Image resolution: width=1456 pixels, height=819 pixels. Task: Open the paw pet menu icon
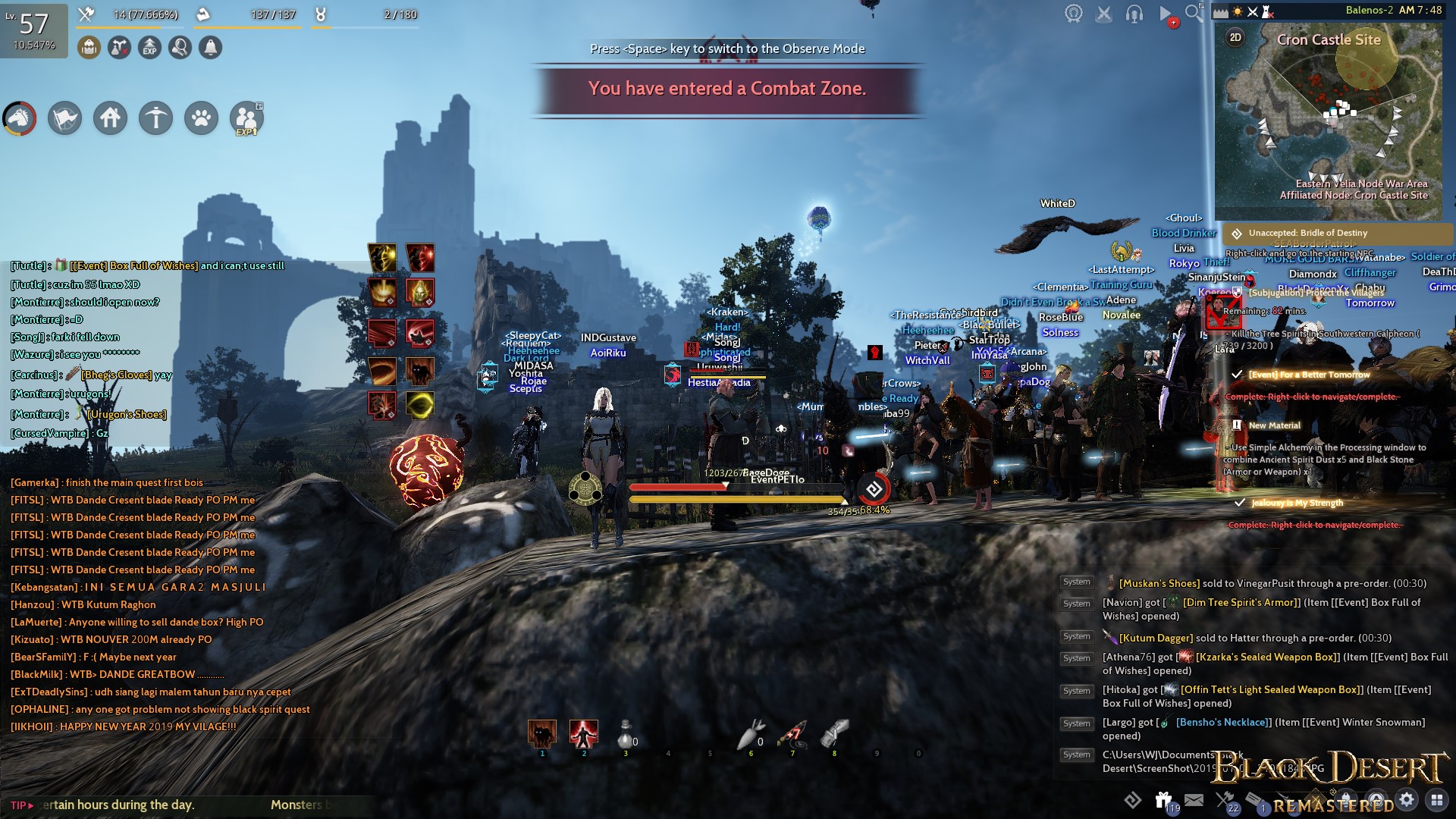coord(201,118)
